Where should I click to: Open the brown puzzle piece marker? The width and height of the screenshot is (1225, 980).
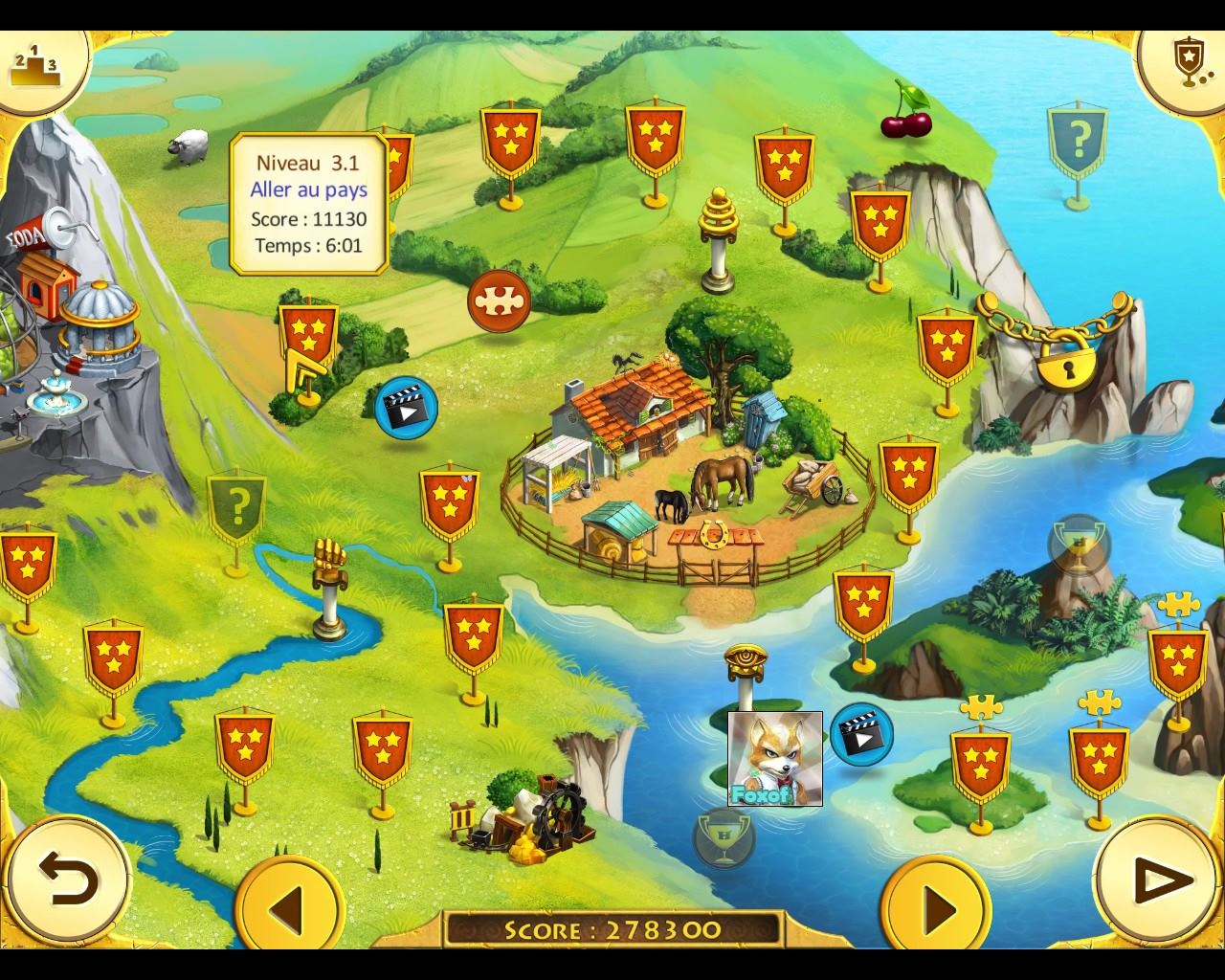tap(499, 301)
